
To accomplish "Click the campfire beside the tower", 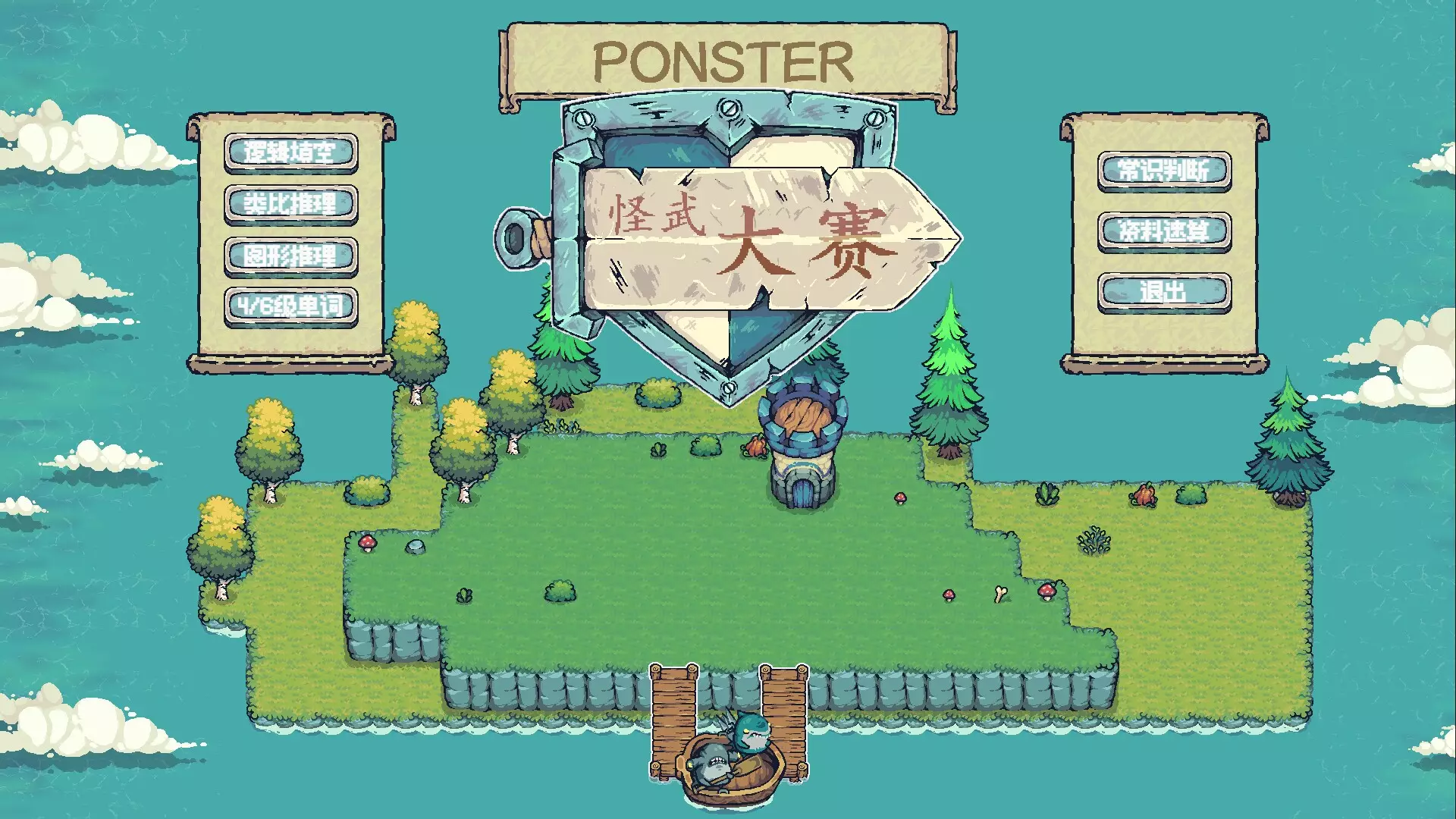I will 756,447.
